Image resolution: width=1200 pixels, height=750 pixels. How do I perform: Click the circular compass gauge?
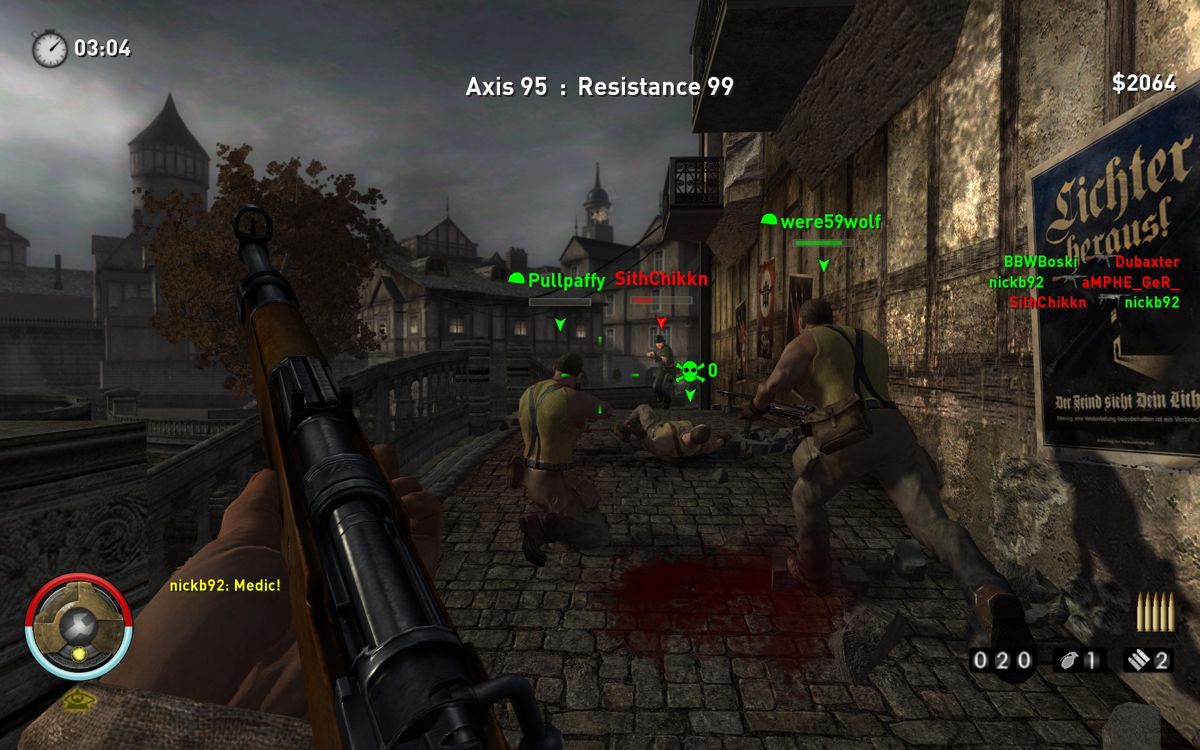(x=78, y=627)
